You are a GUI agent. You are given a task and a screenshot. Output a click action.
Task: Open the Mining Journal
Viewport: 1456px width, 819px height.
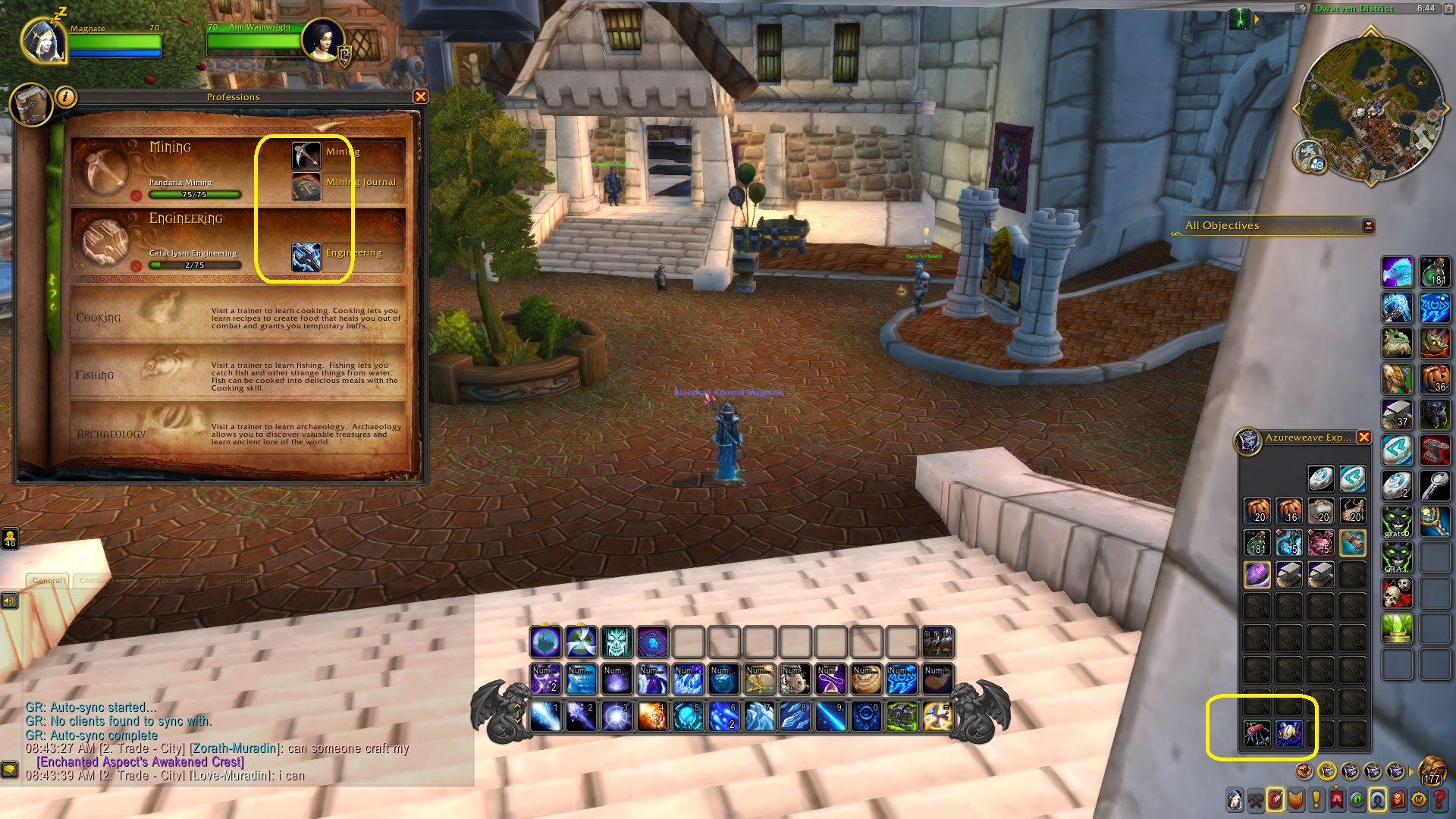tap(306, 187)
